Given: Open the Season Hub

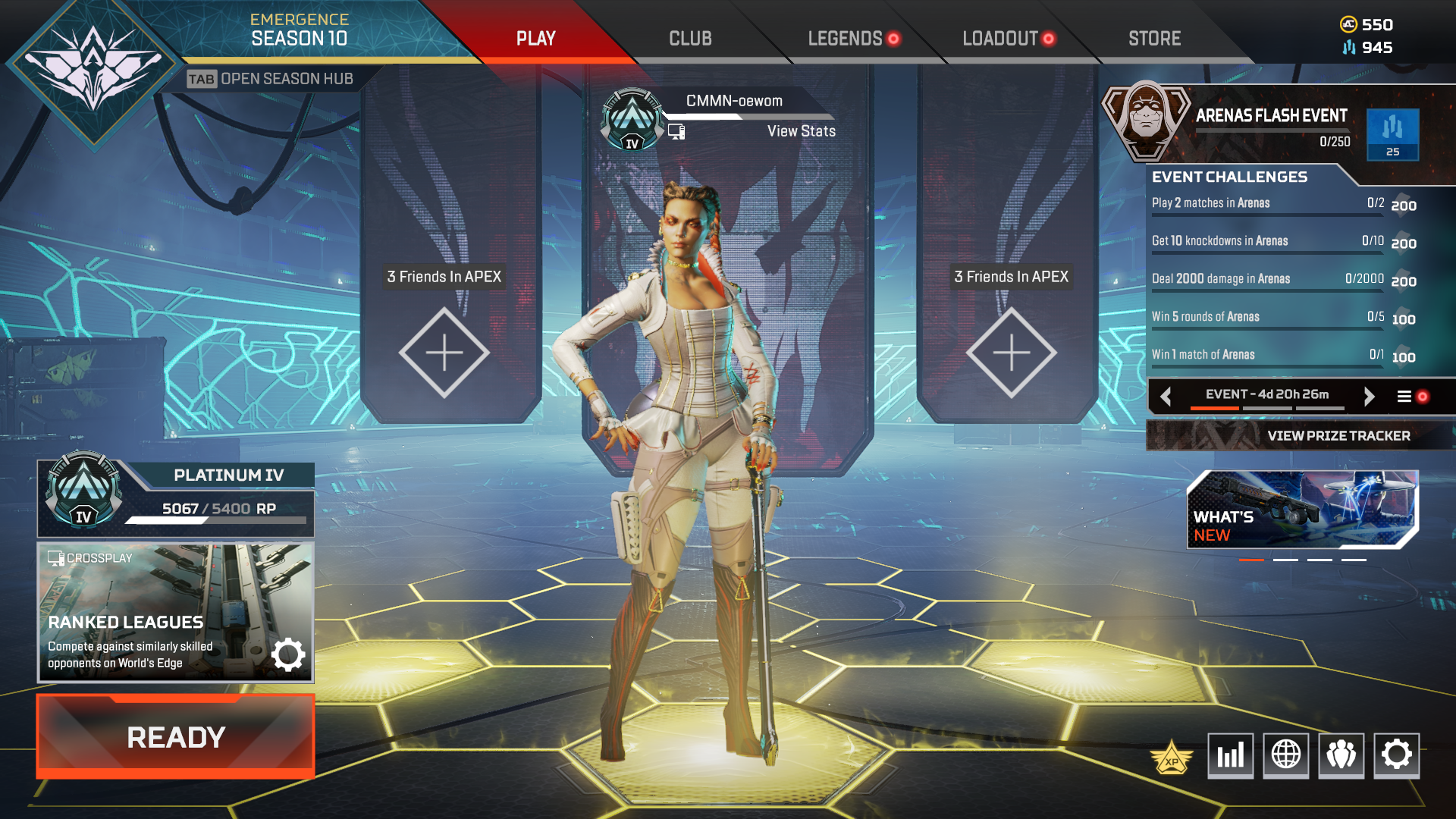Looking at the screenshot, I should (x=271, y=79).
